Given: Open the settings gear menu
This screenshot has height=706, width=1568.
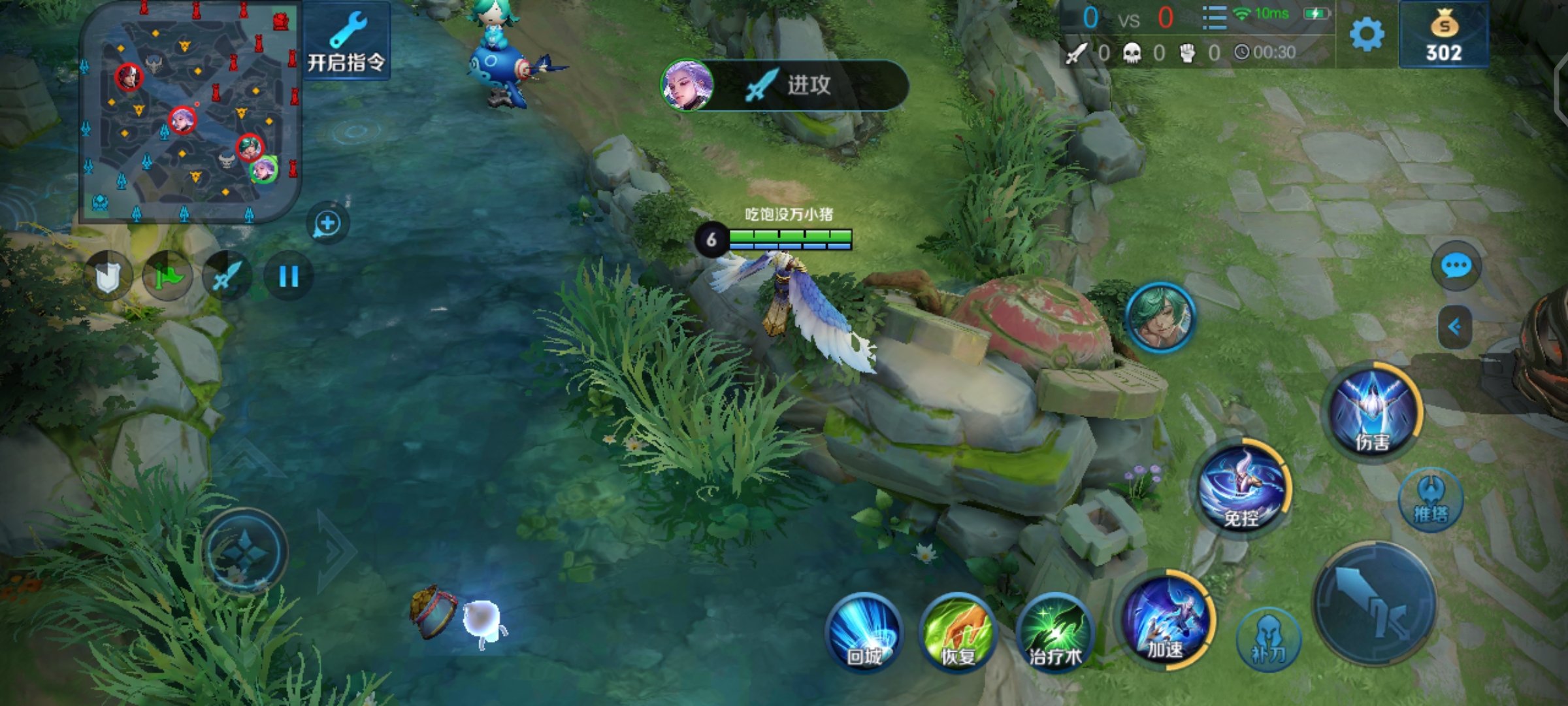Looking at the screenshot, I should 1366,34.
